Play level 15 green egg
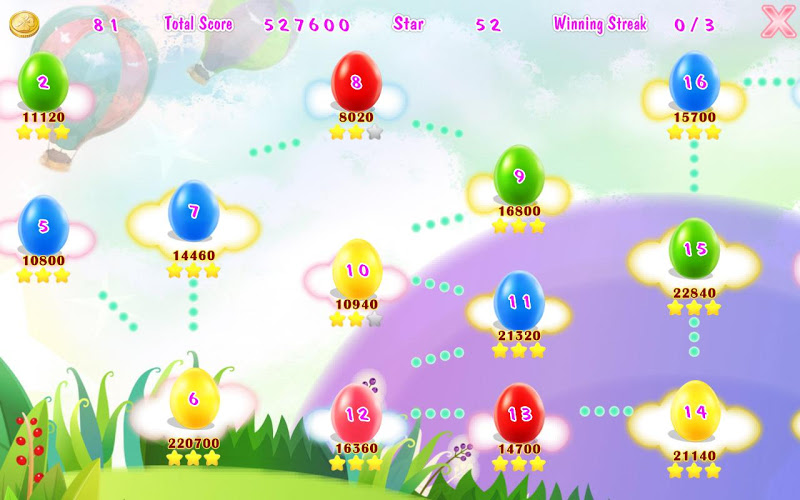This screenshot has width=800, height=500. (694, 249)
